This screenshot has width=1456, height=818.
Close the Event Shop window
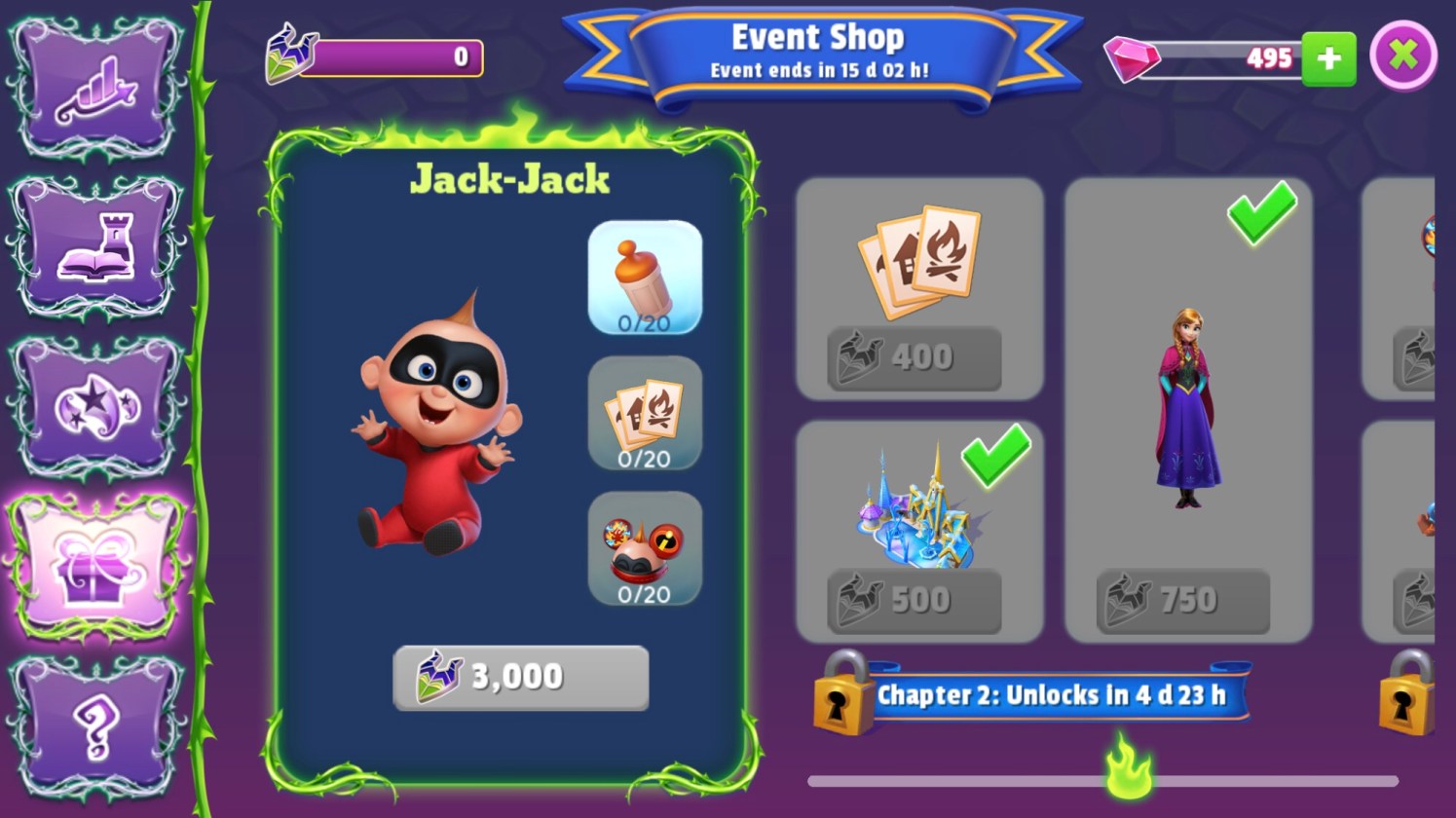click(1402, 56)
